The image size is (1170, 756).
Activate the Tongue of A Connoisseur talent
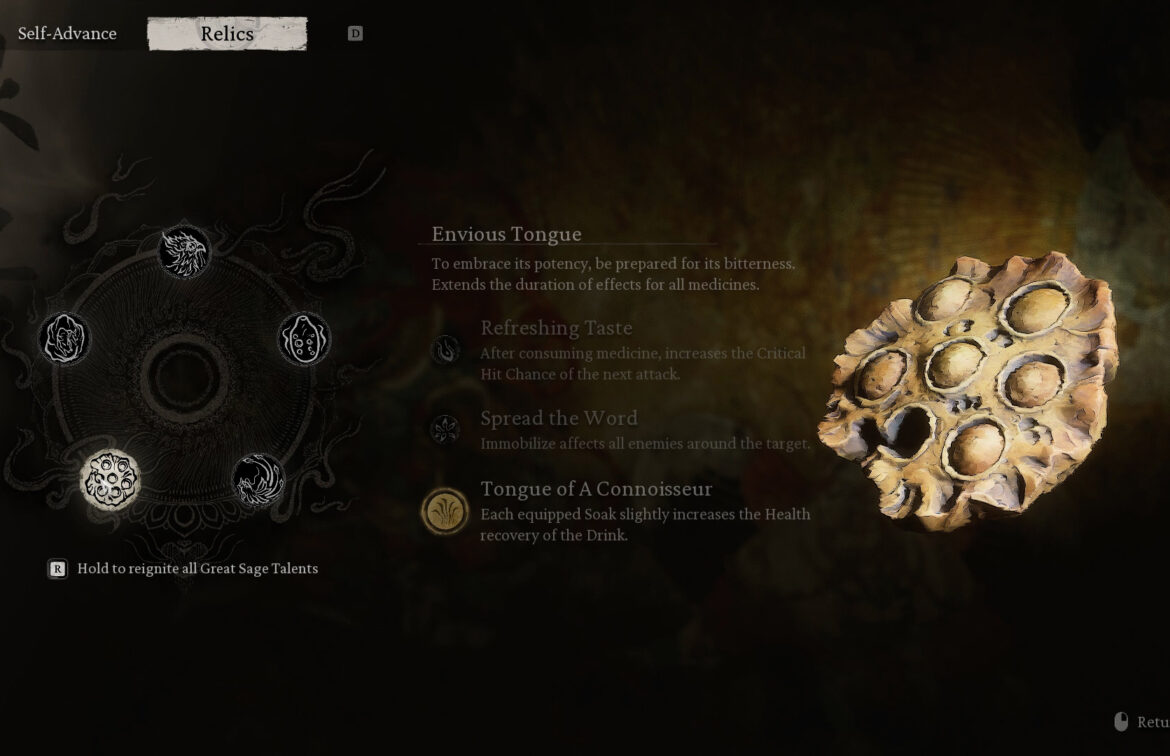[446, 511]
